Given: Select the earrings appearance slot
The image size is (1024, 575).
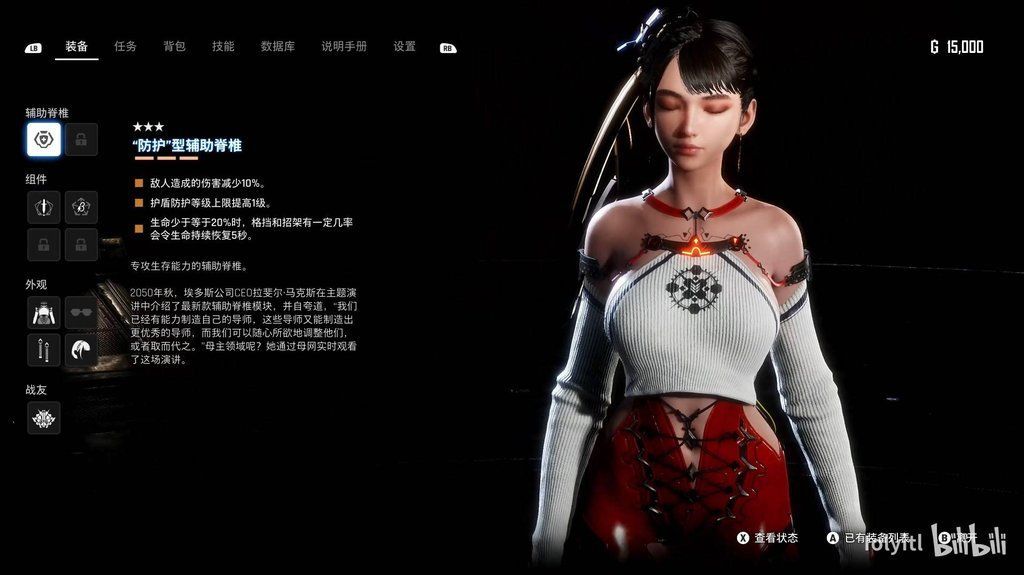Looking at the screenshot, I should pos(44,350).
